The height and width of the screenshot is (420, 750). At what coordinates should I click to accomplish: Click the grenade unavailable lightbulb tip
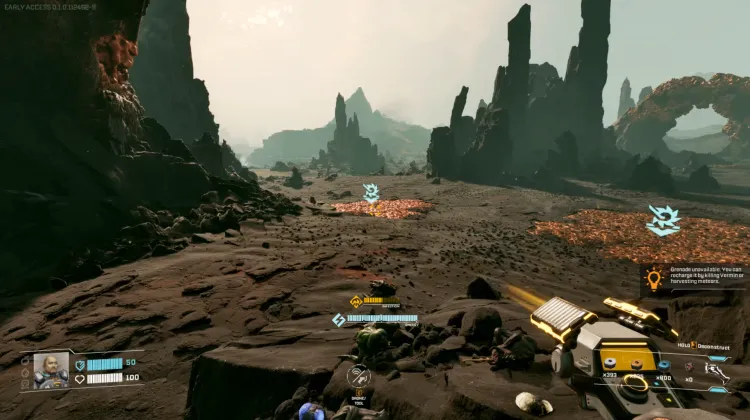tap(655, 279)
